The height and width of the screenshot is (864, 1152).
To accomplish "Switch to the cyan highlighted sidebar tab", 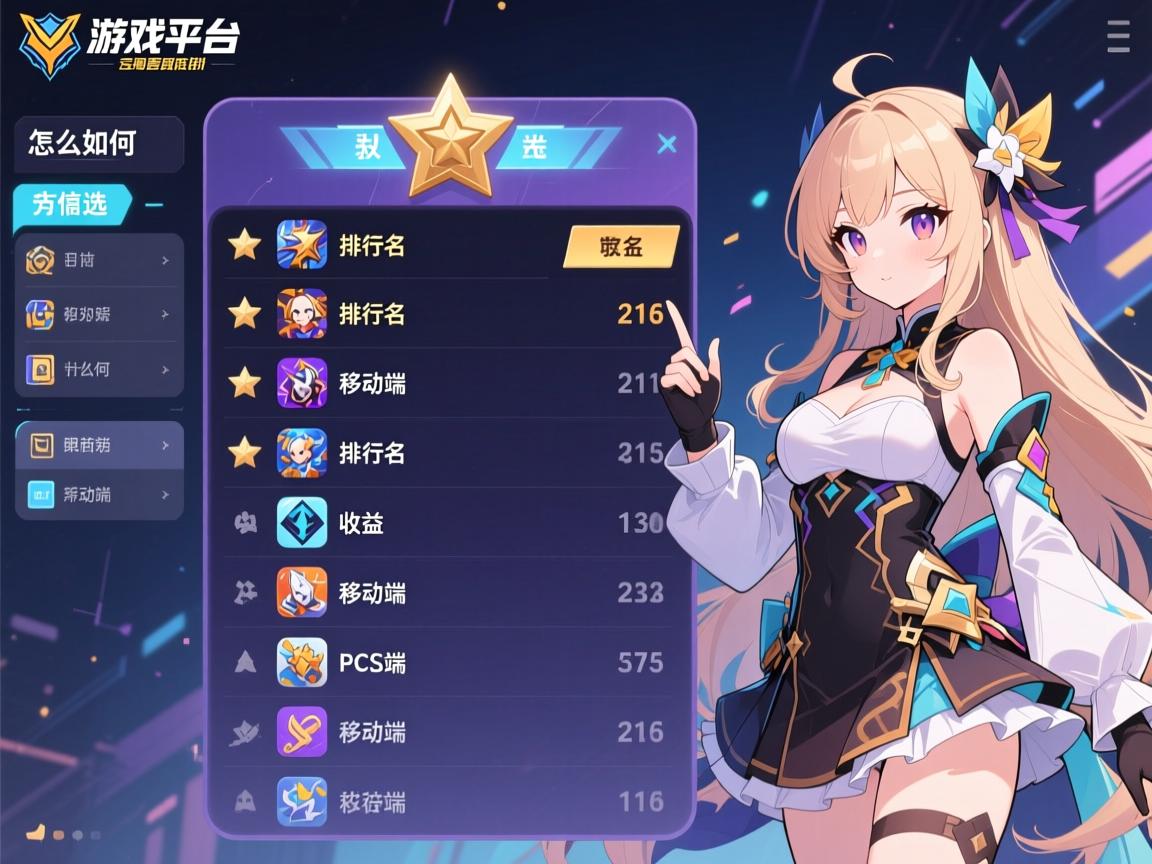I will (x=72, y=204).
